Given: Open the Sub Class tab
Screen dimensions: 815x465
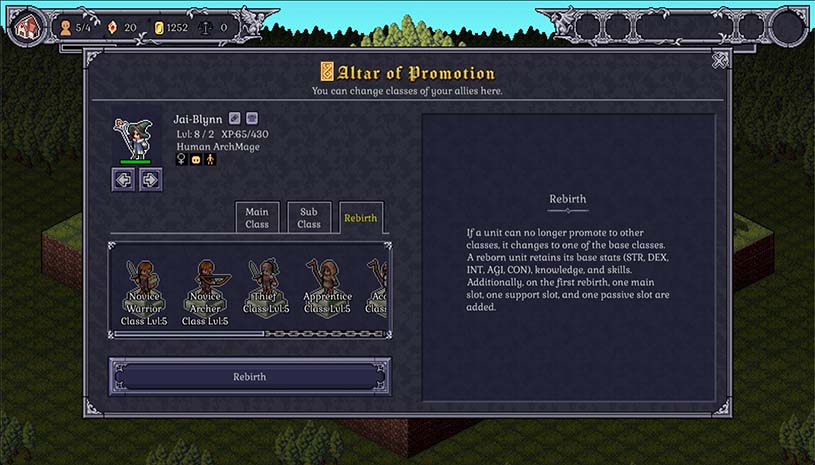Looking at the screenshot, I should click(x=309, y=218).
